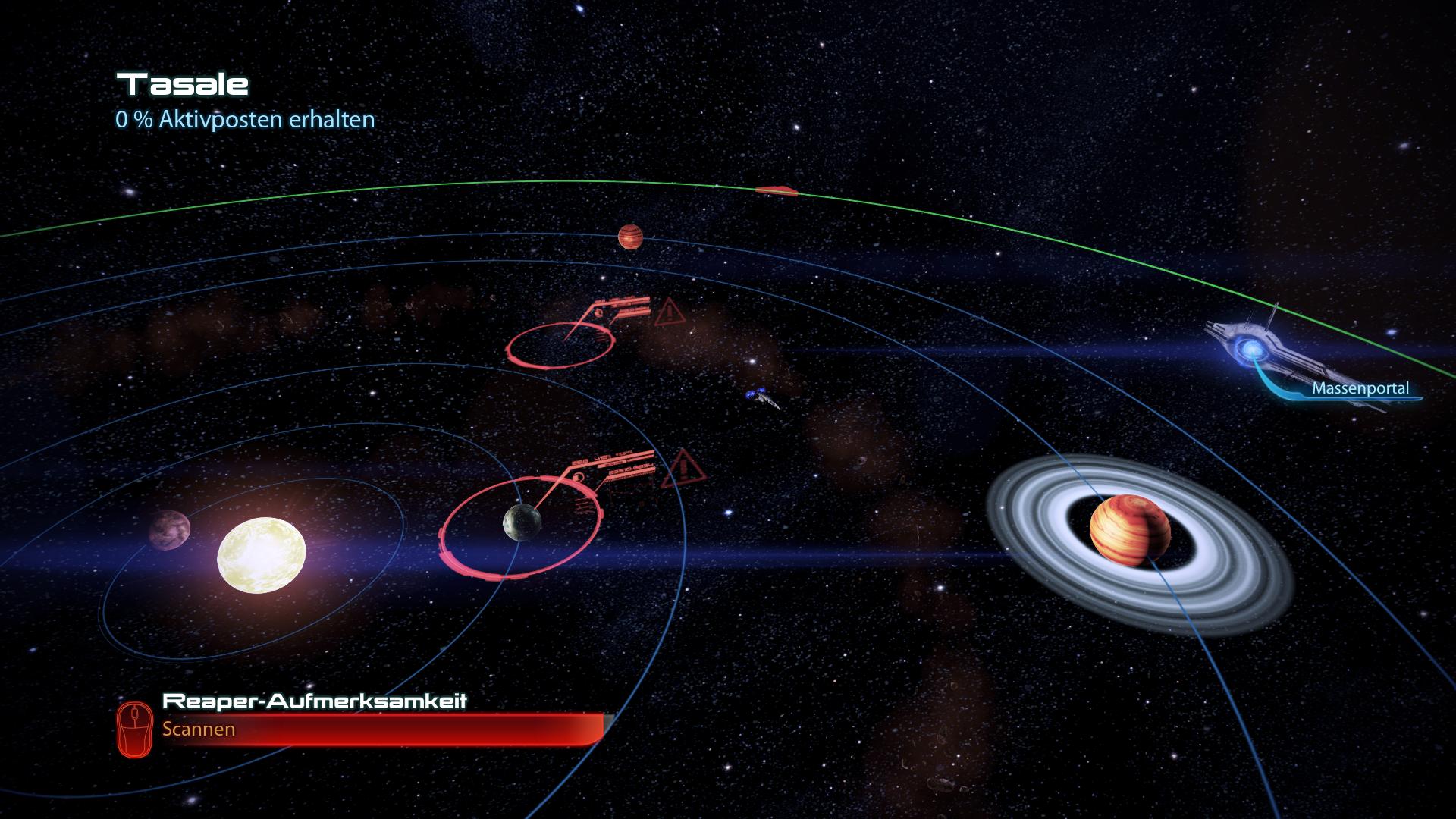Image resolution: width=1456 pixels, height=819 pixels.
Task: Select the Massenportal mass relay label
Action: pyautogui.click(x=1360, y=389)
